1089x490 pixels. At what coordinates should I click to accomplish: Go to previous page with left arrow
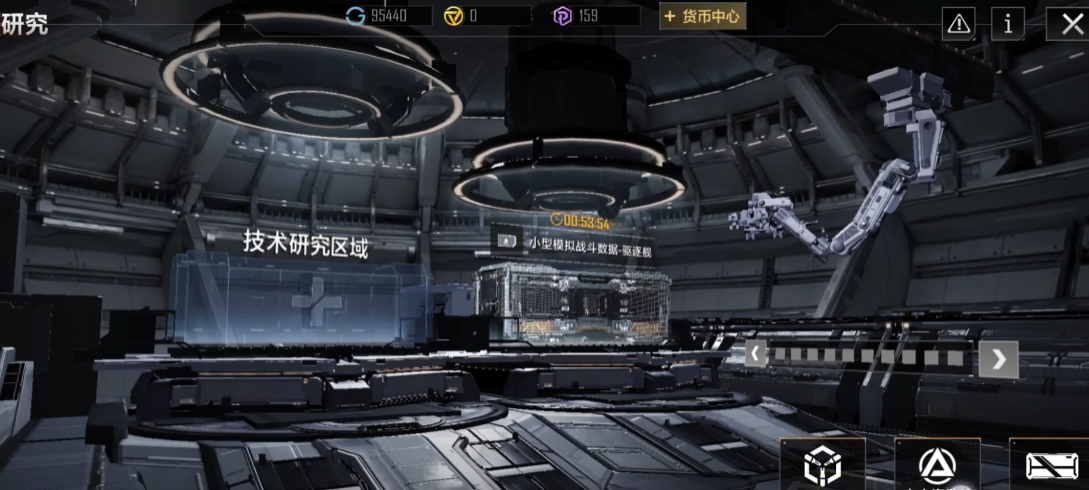[x=756, y=353]
